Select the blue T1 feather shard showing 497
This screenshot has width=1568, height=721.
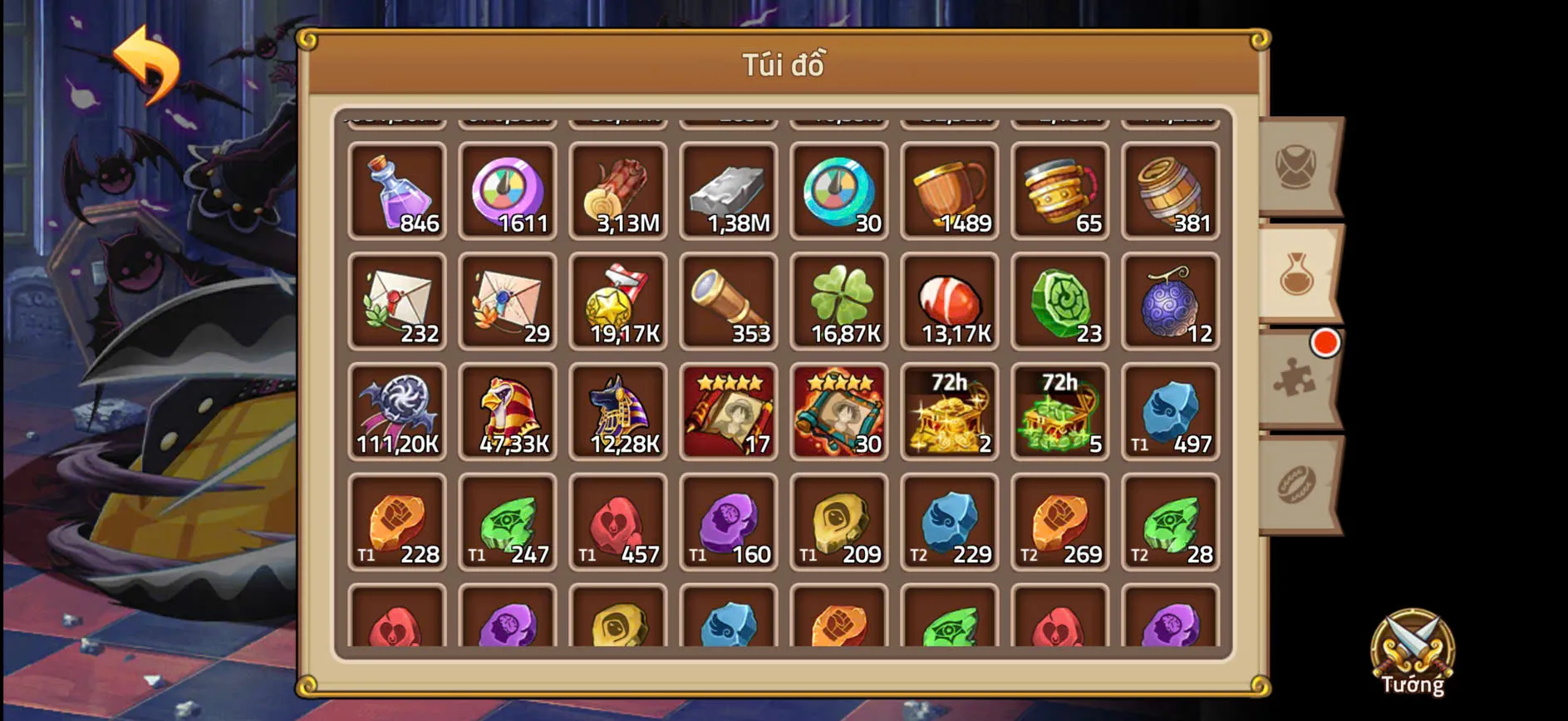(1171, 413)
